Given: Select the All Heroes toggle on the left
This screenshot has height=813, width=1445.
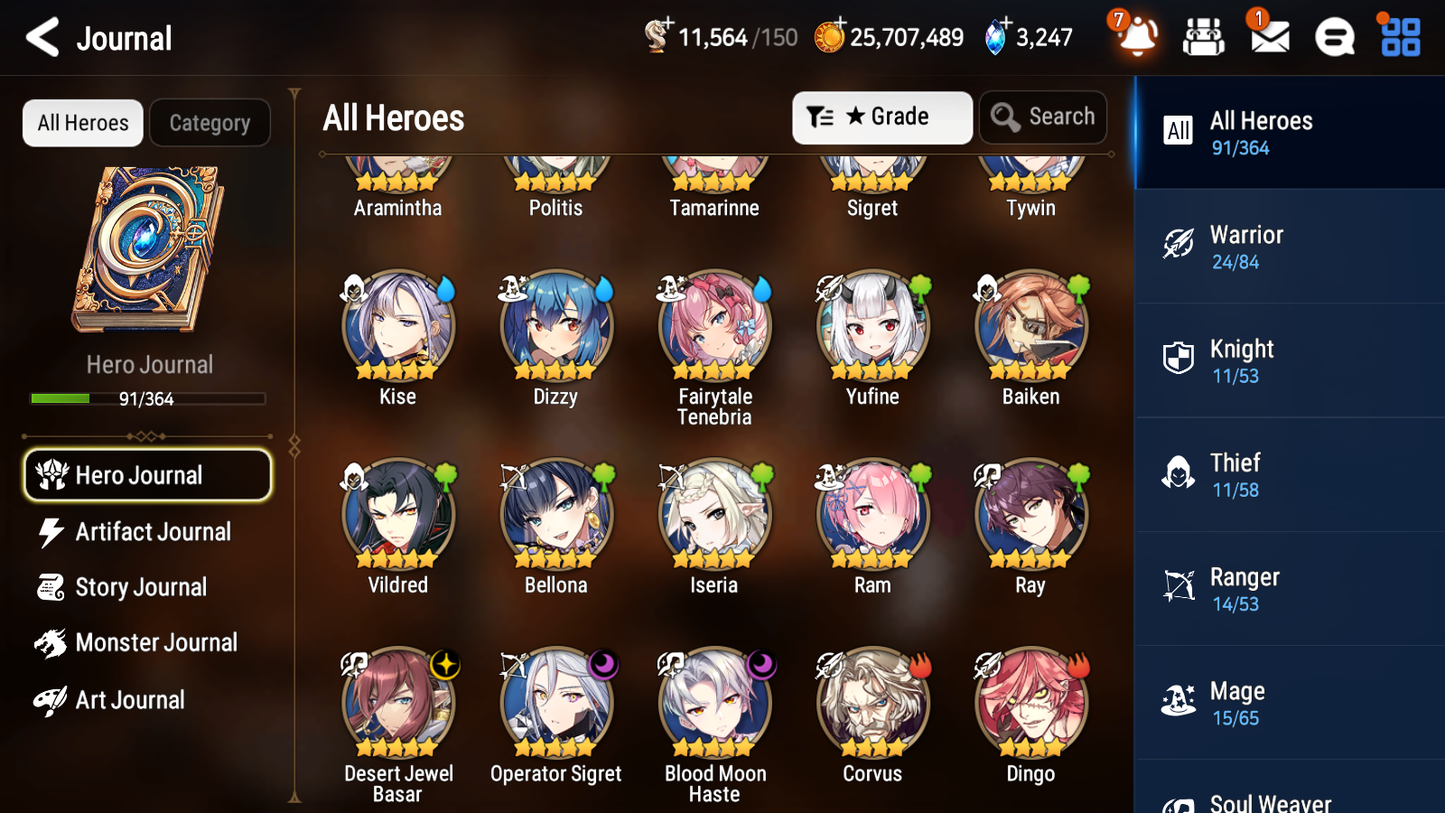Looking at the screenshot, I should [x=82, y=122].
